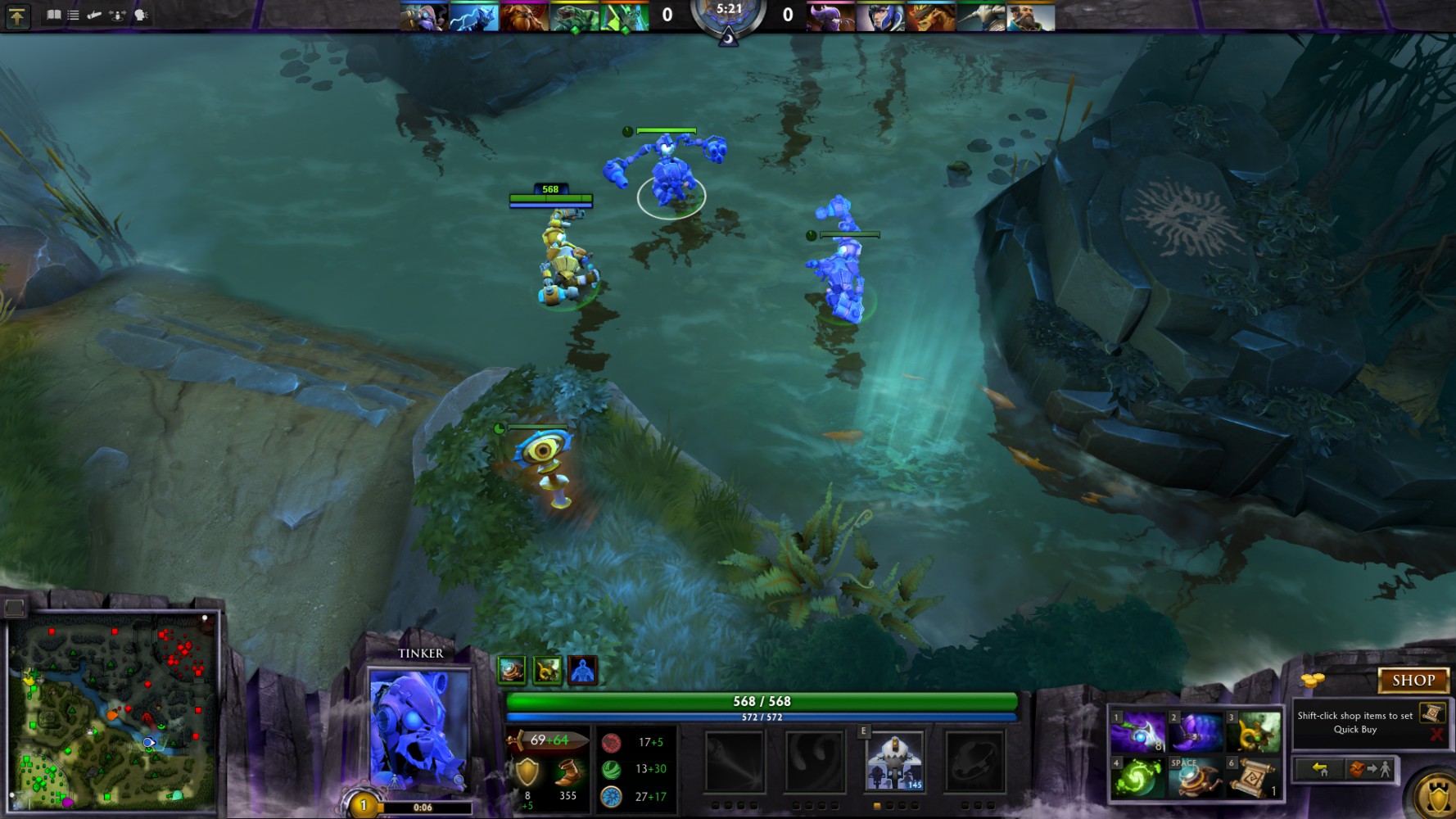Open the scoreboard by clicking the 5:21 clock

pos(729,10)
